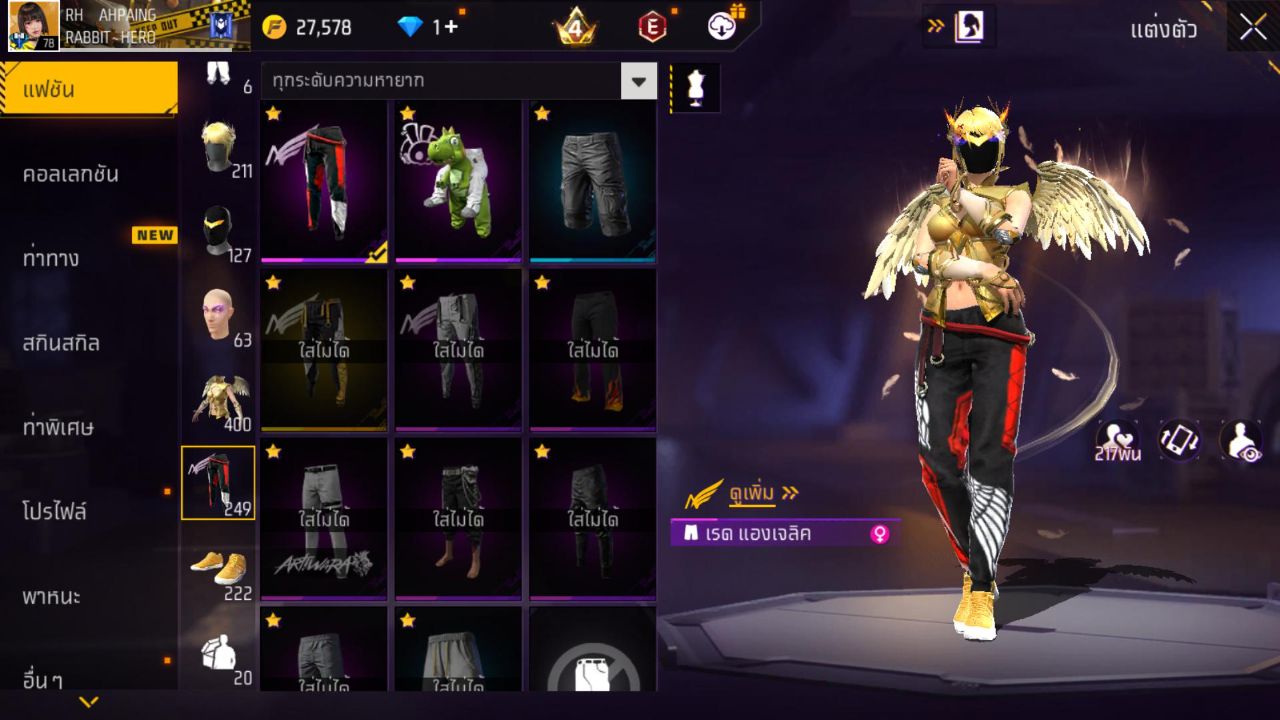The image size is (1280, 720).
Task: Open the black mask category
Action: 218,232
